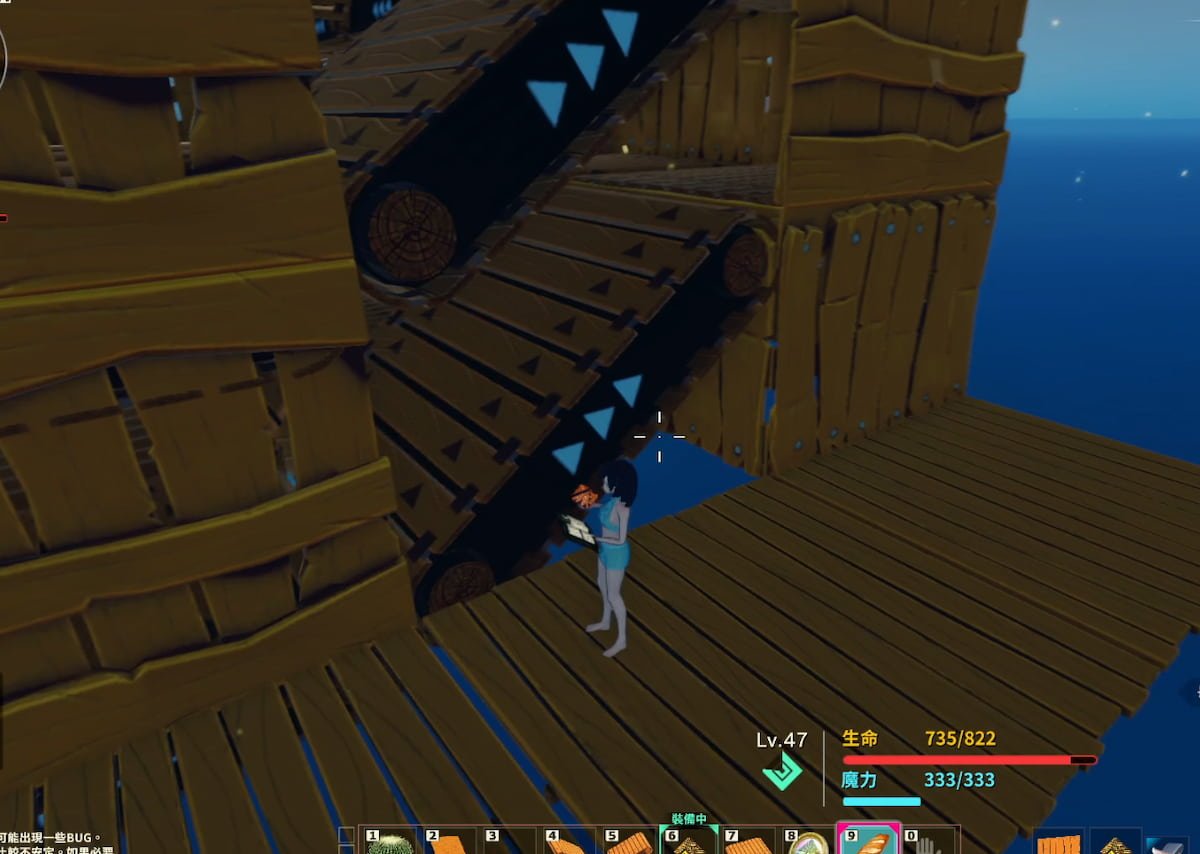Select the wooden plank in hotbar slot 2
The image size is (1200, 854).
click(451, 844)
